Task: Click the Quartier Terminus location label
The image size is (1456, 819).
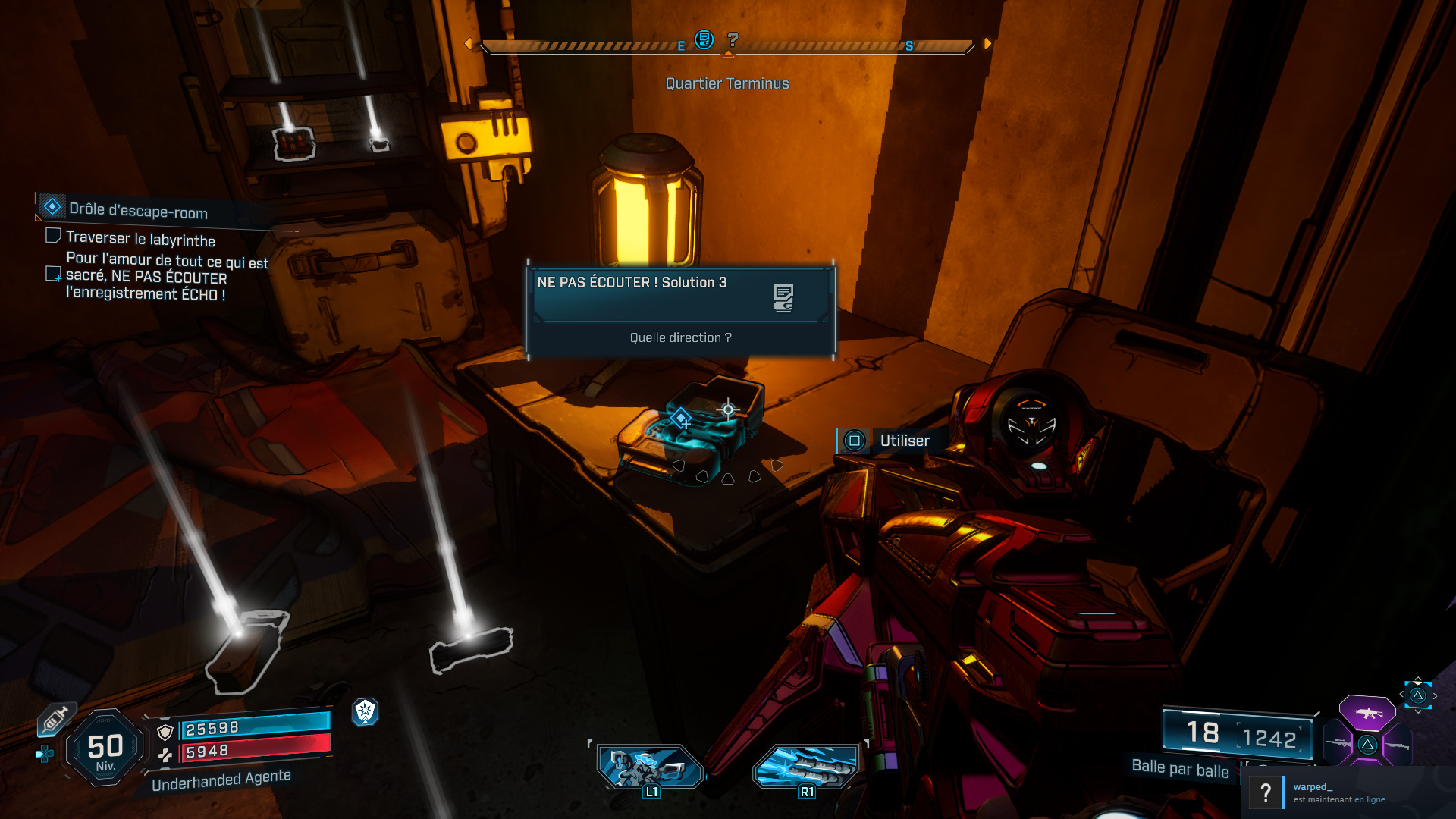Action: [x=726, y=83]
